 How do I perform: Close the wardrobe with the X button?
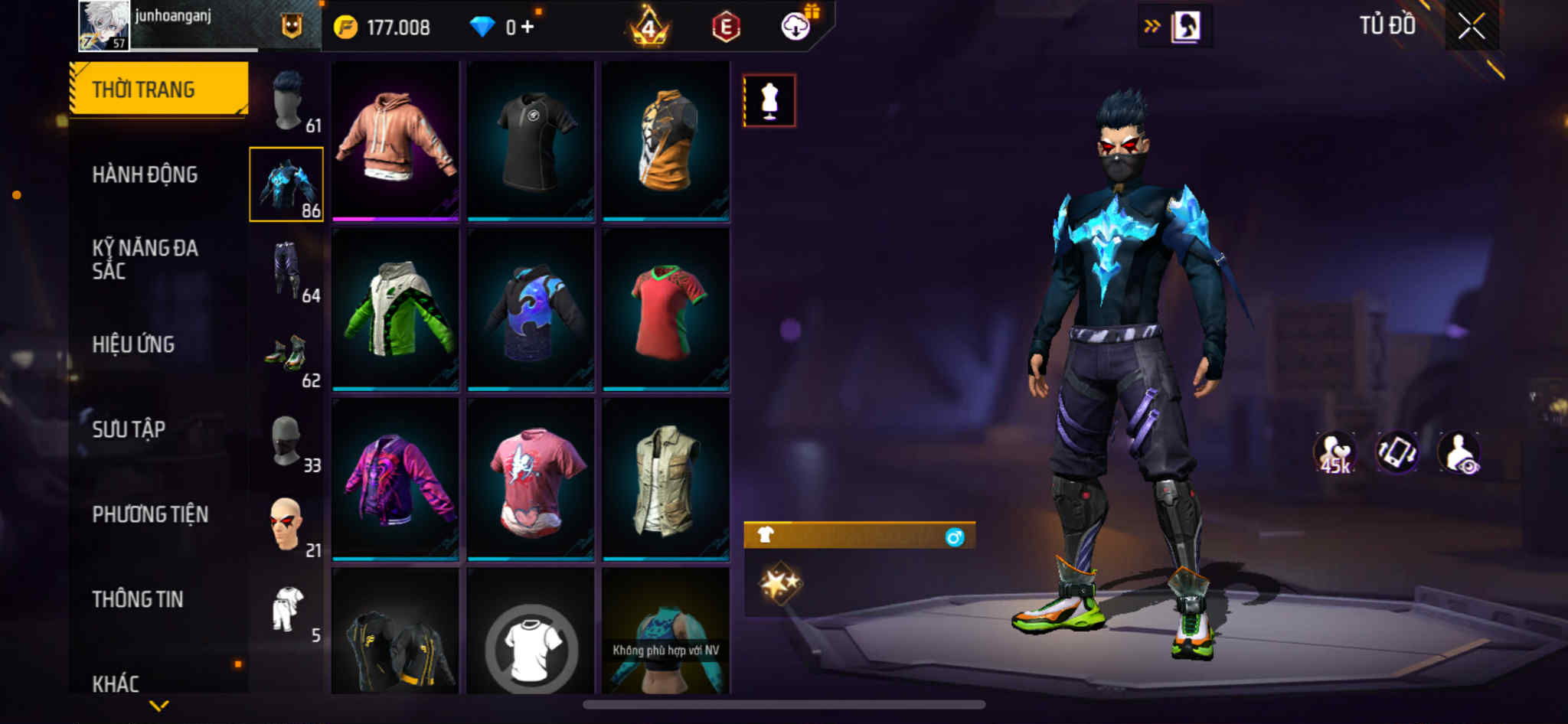click(x=1471, y=27)
